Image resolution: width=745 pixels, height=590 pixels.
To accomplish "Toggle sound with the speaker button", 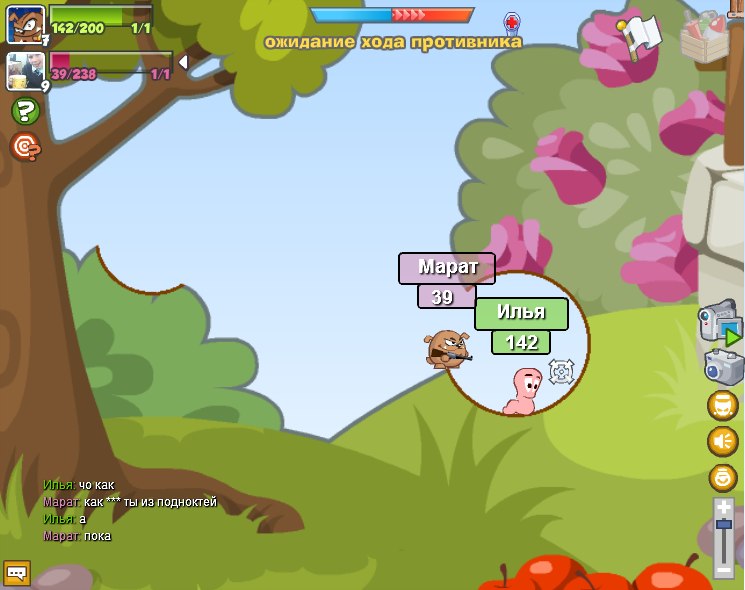I will point(723,441).
